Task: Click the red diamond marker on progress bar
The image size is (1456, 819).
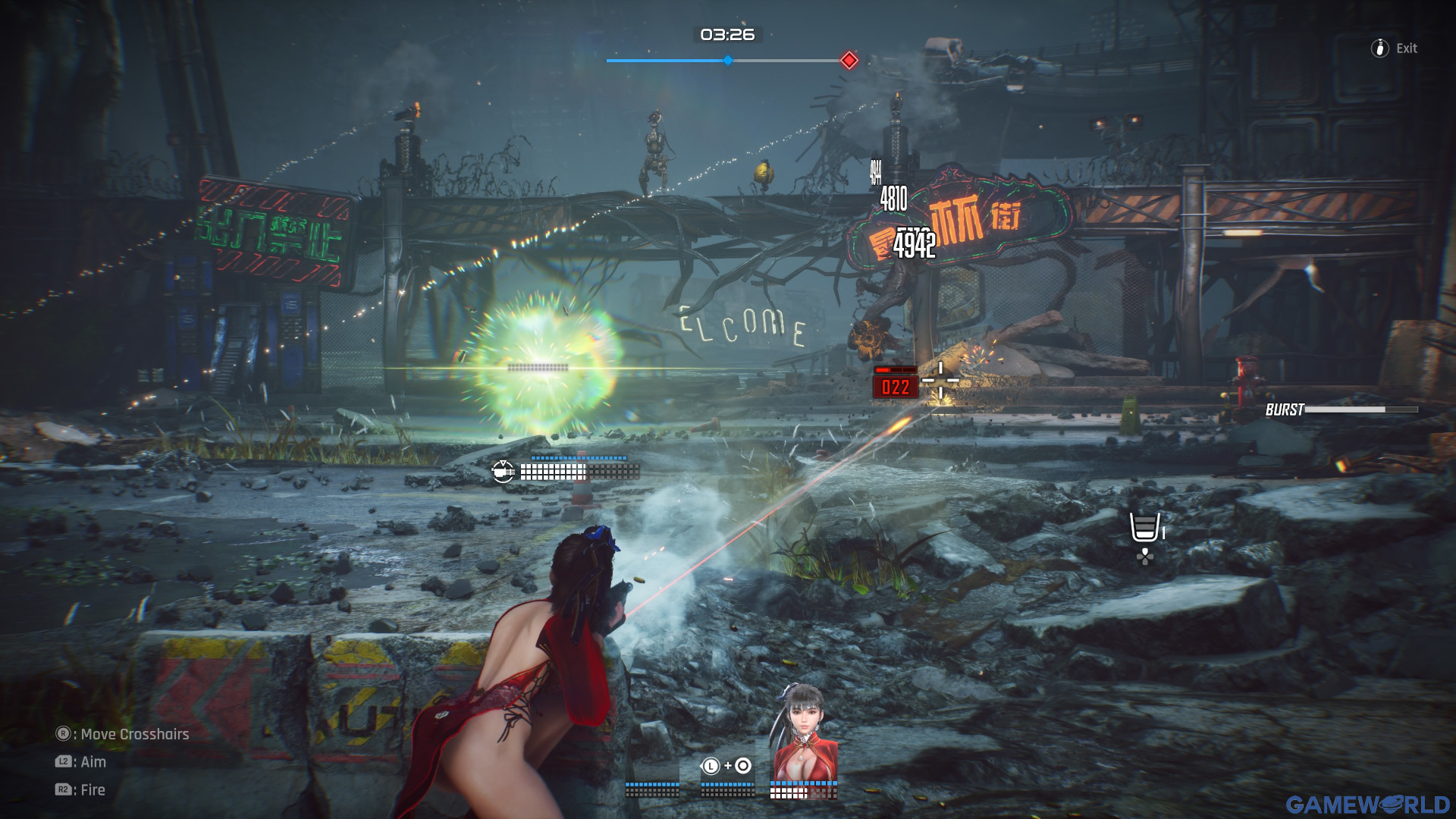Action: coord(849,61)
